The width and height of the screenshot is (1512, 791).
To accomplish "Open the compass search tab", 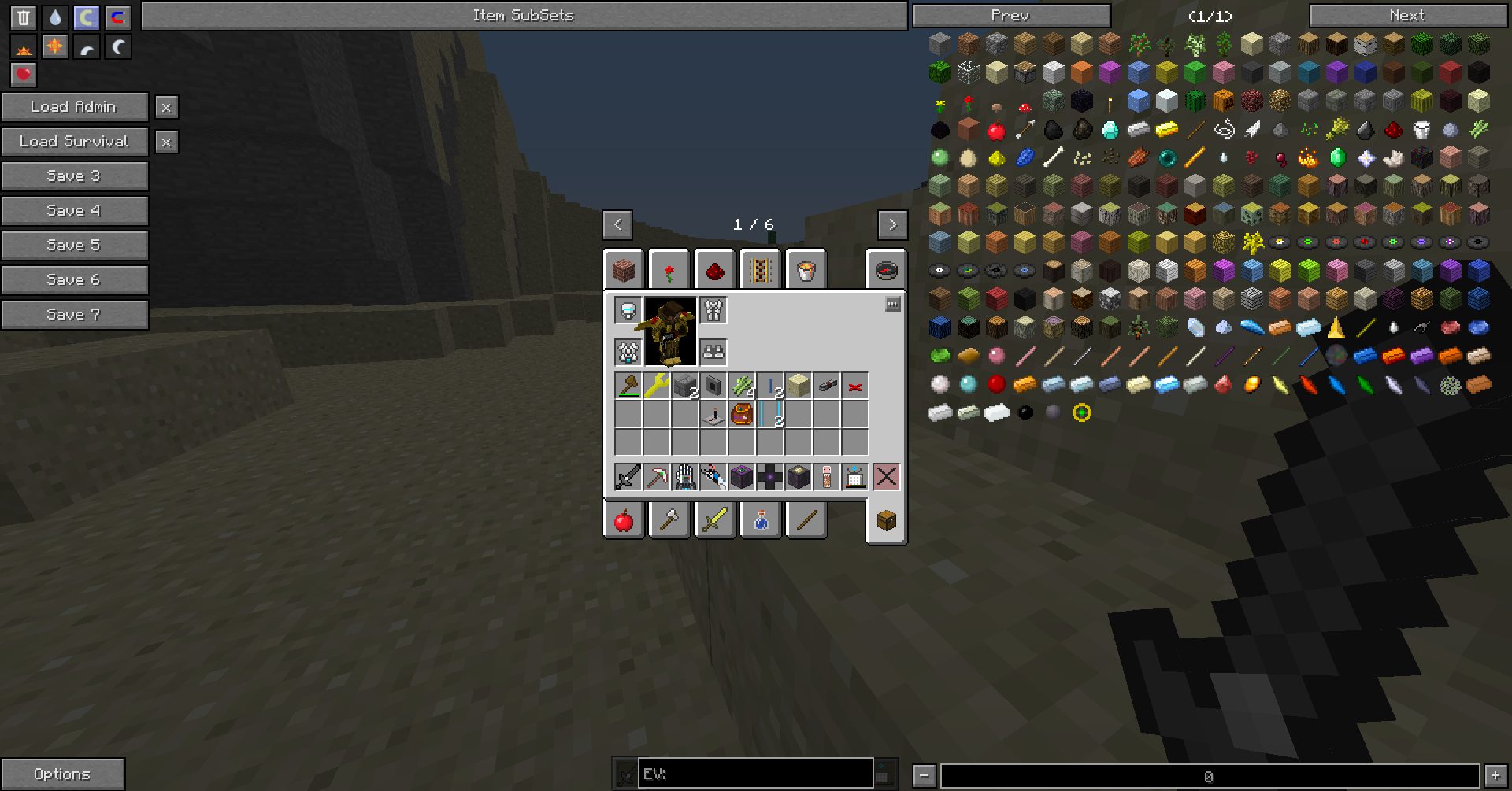I will click(886, 271).
